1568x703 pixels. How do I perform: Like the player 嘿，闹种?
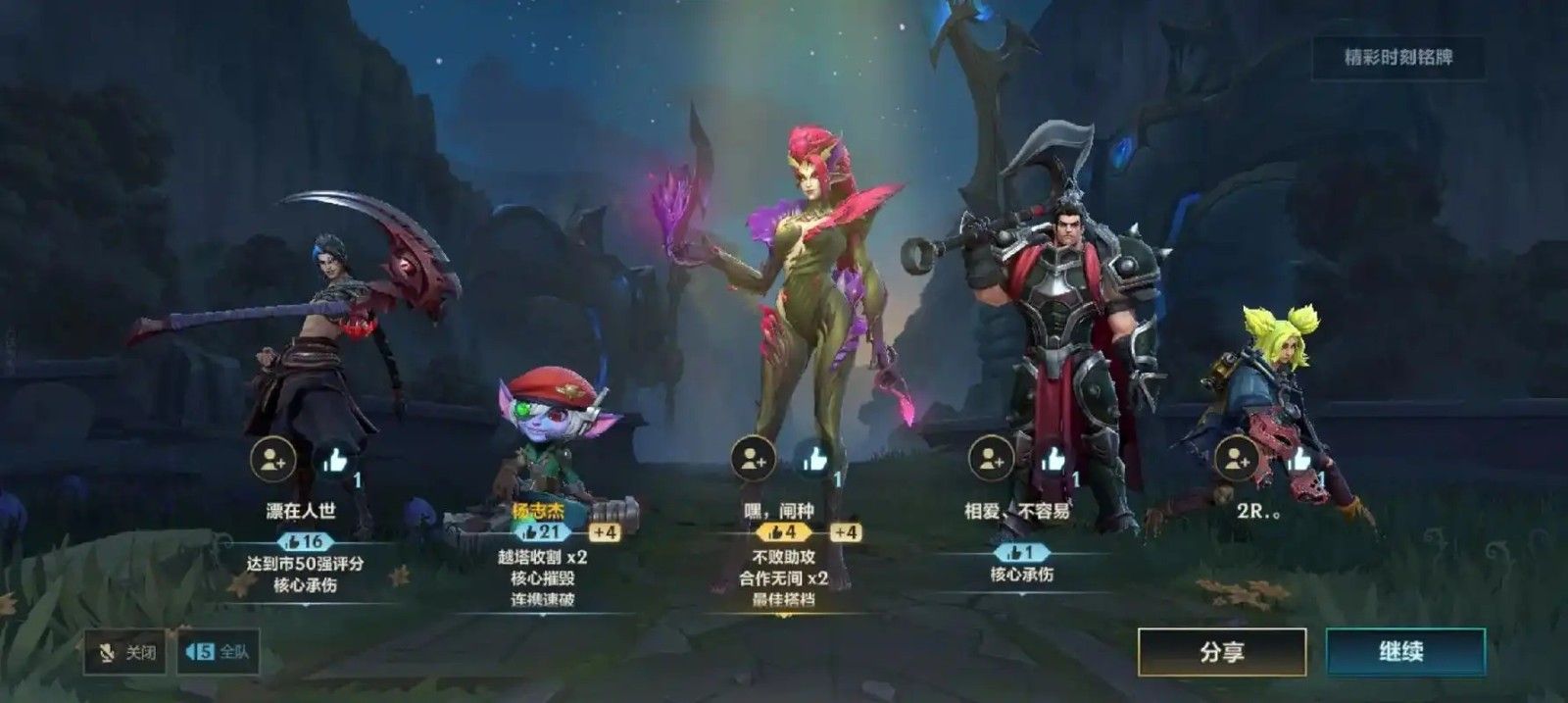pyautogui.click(x=814, y=459)
